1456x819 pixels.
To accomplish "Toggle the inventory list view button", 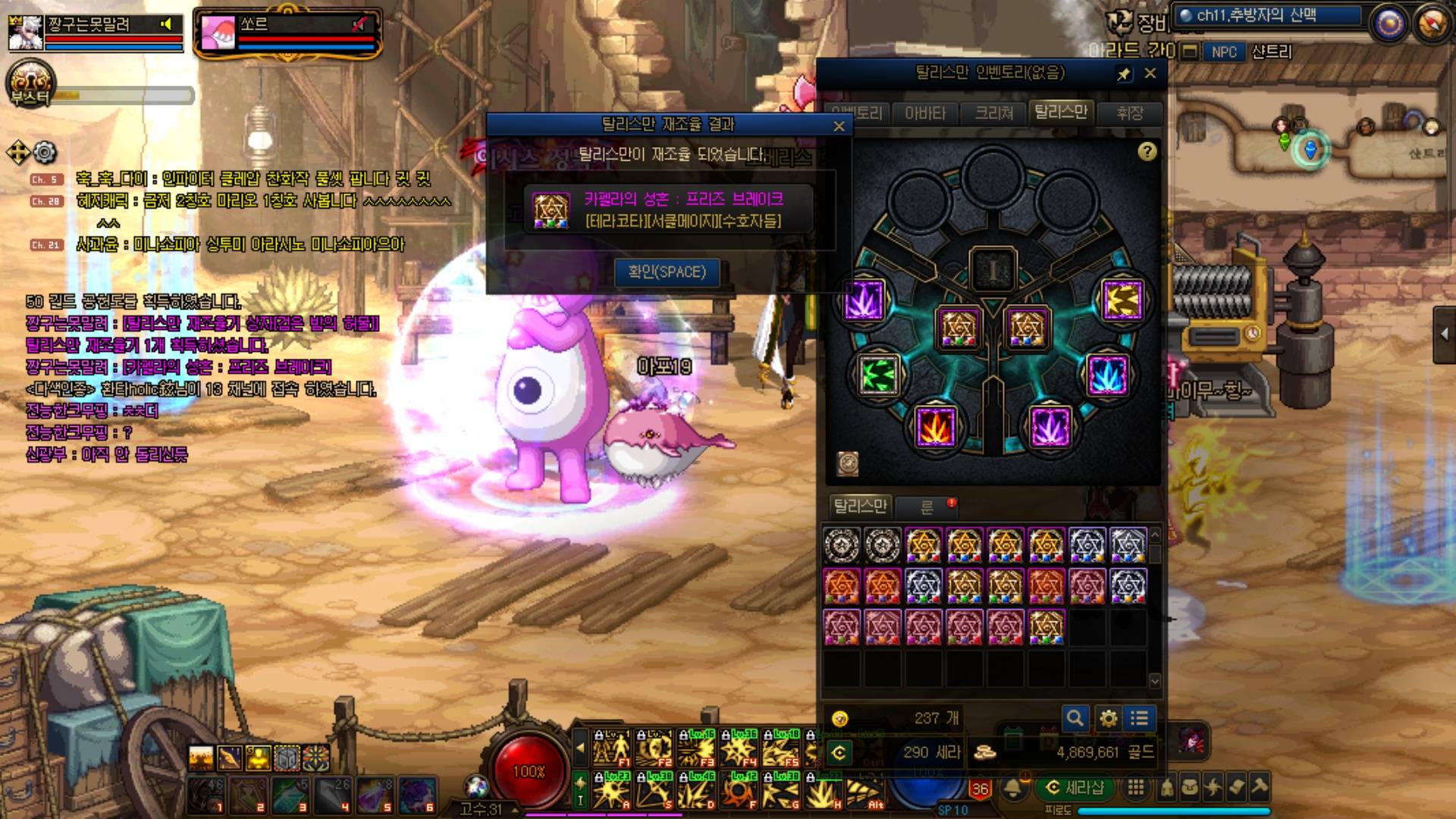I will pyautogui.click(x=1139, y=718).
